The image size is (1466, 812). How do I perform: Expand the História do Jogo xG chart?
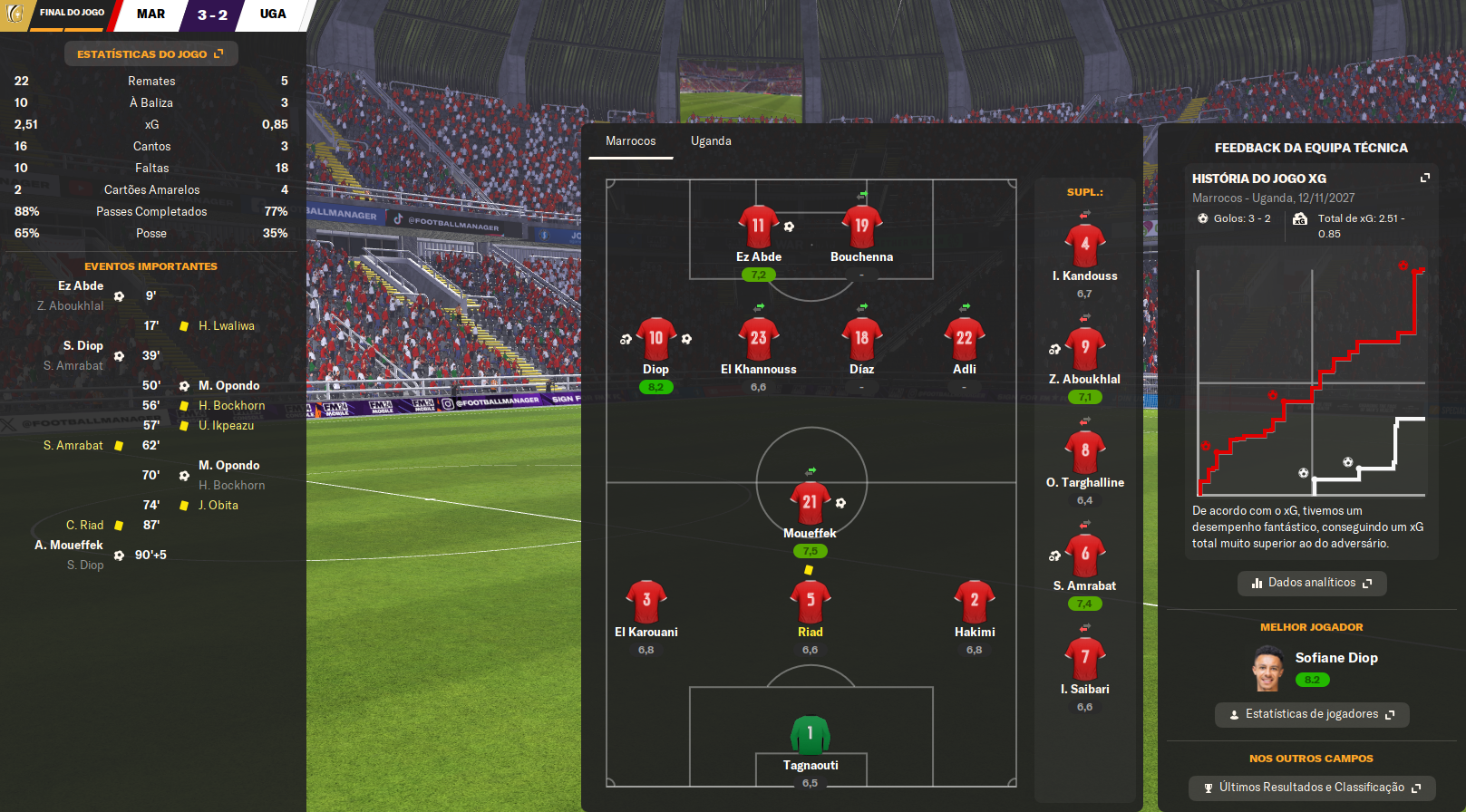coord(1424,179)
